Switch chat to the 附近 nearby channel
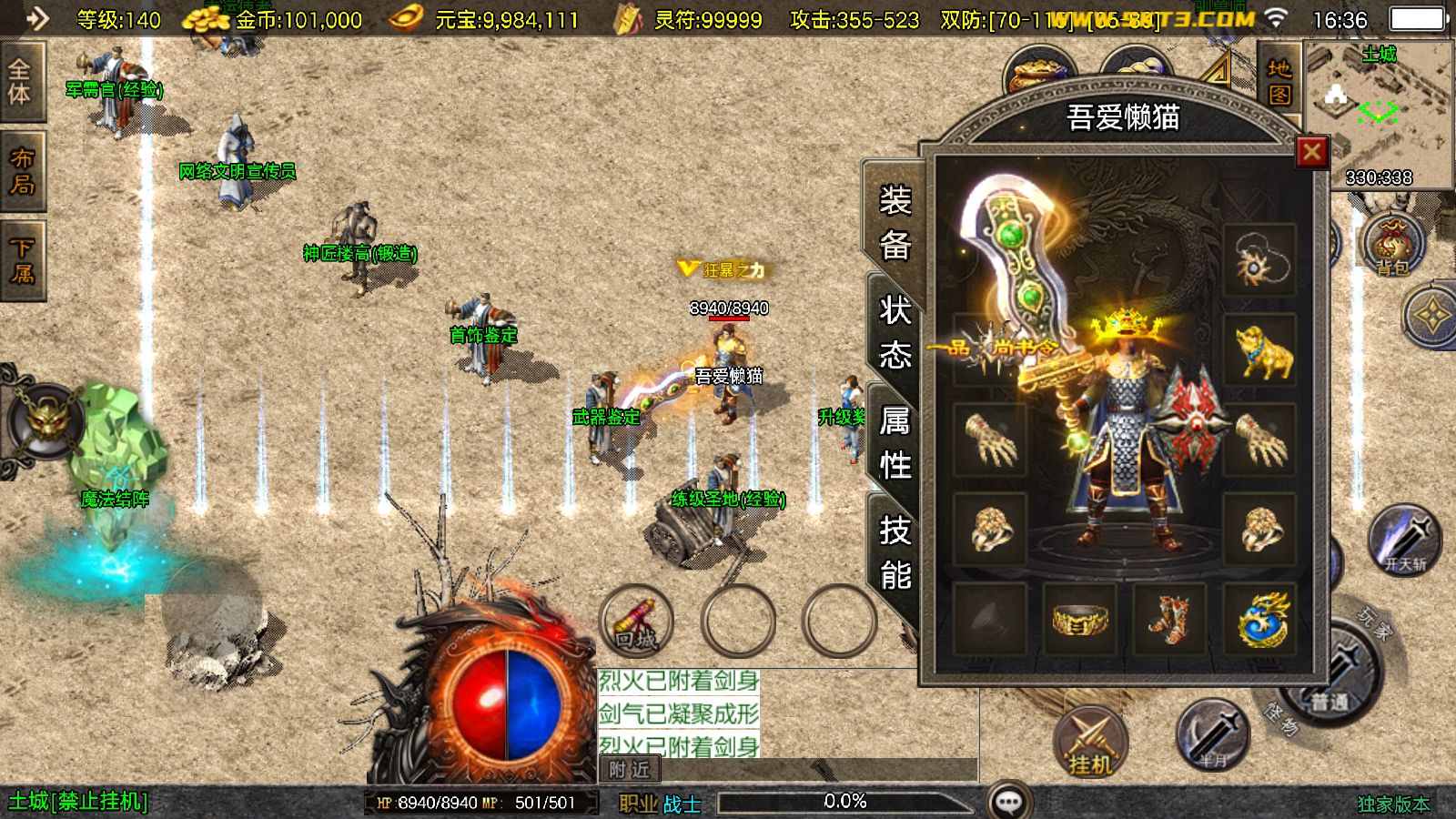 (x=630, y=770)
